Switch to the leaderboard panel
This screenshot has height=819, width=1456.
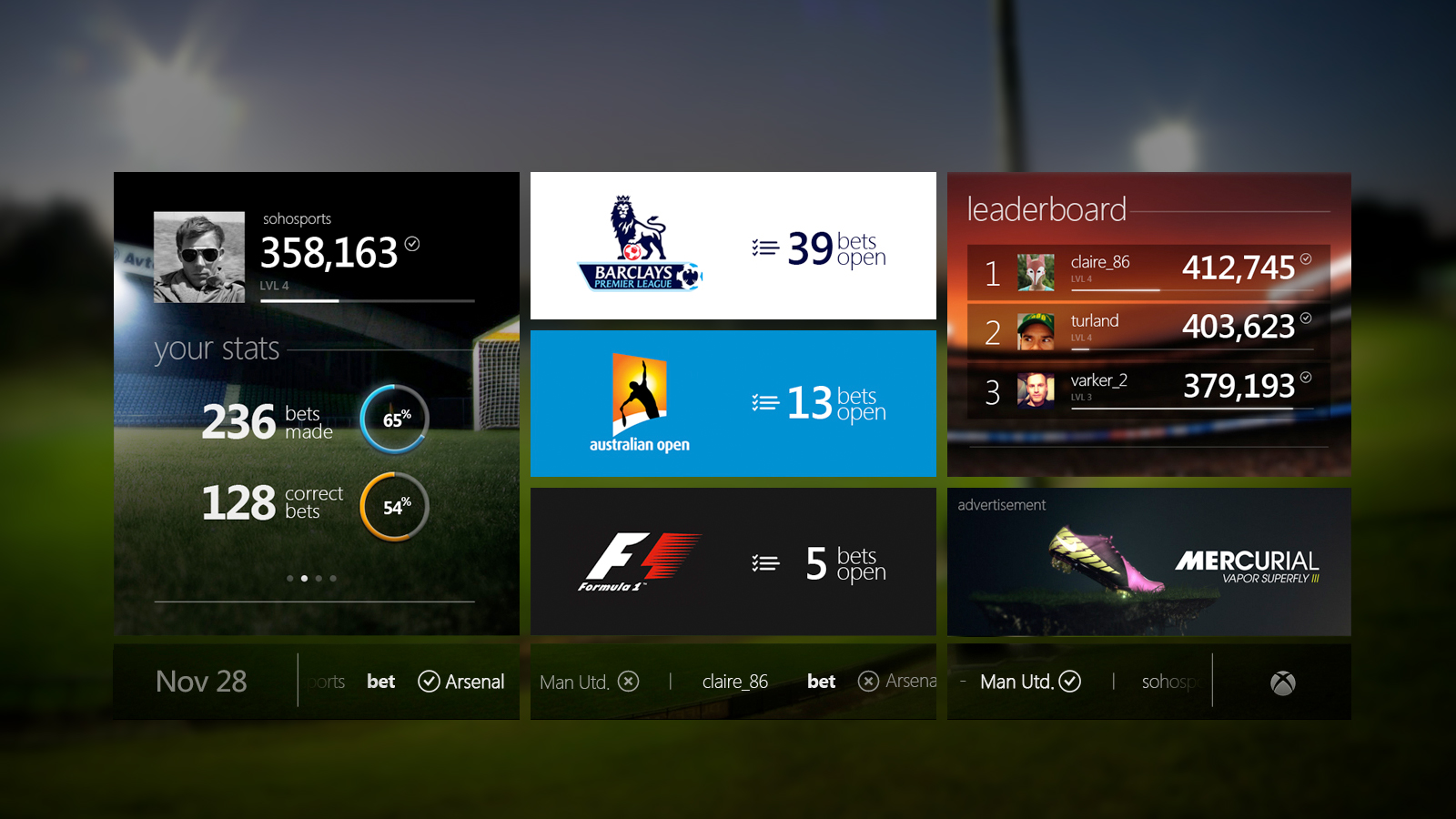coord(1045,208)
